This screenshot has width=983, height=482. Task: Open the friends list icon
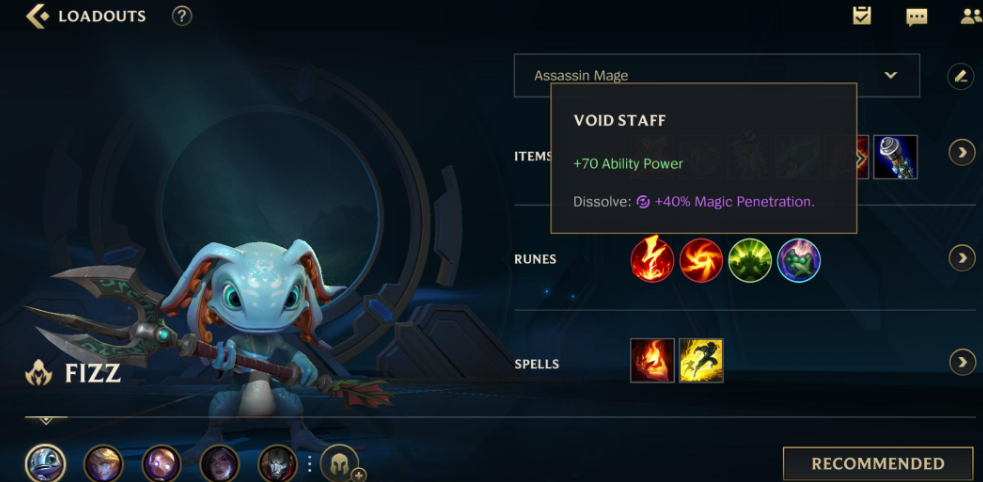(970, 16)
